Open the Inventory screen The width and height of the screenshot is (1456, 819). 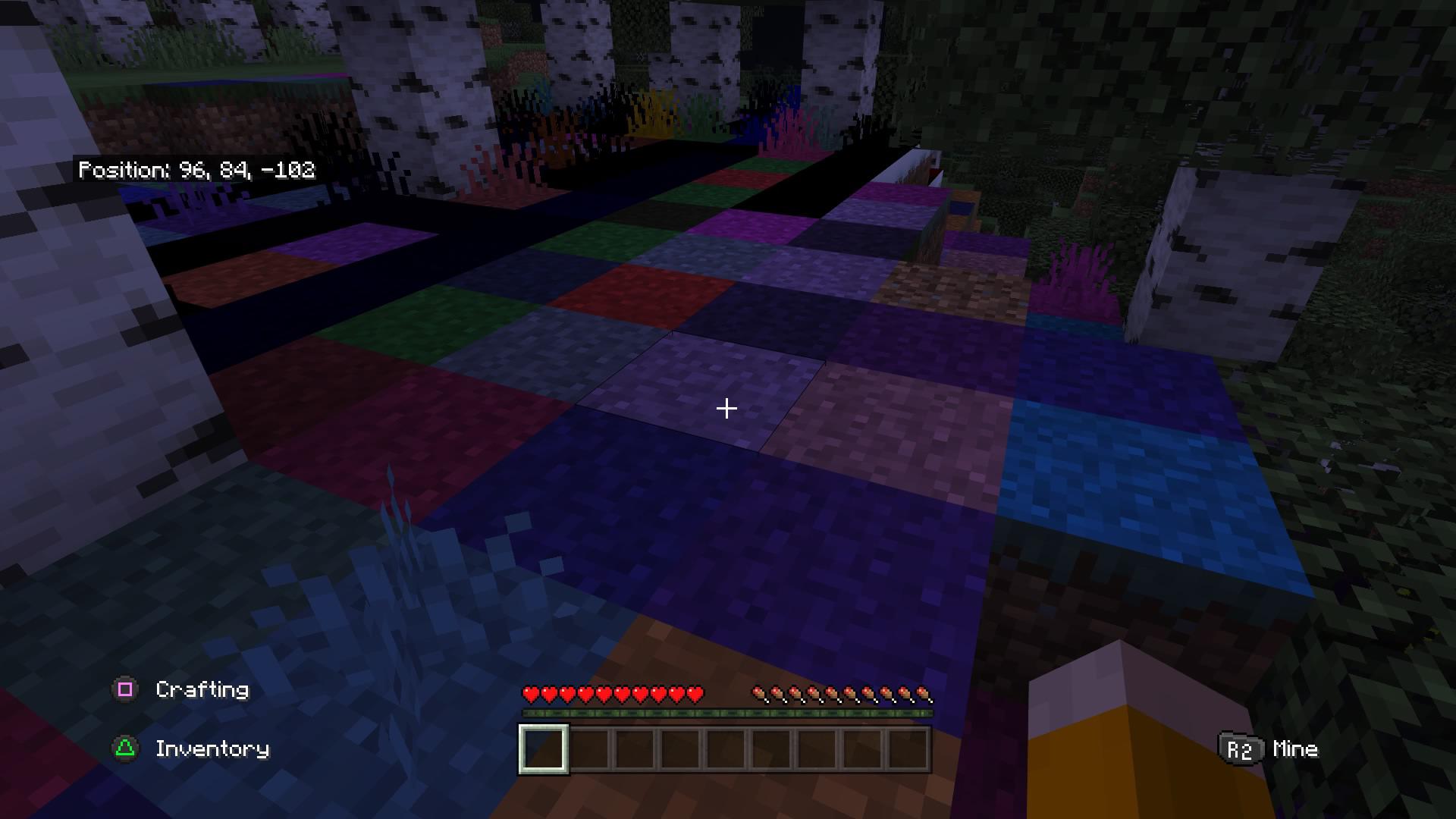coord(211,748)
